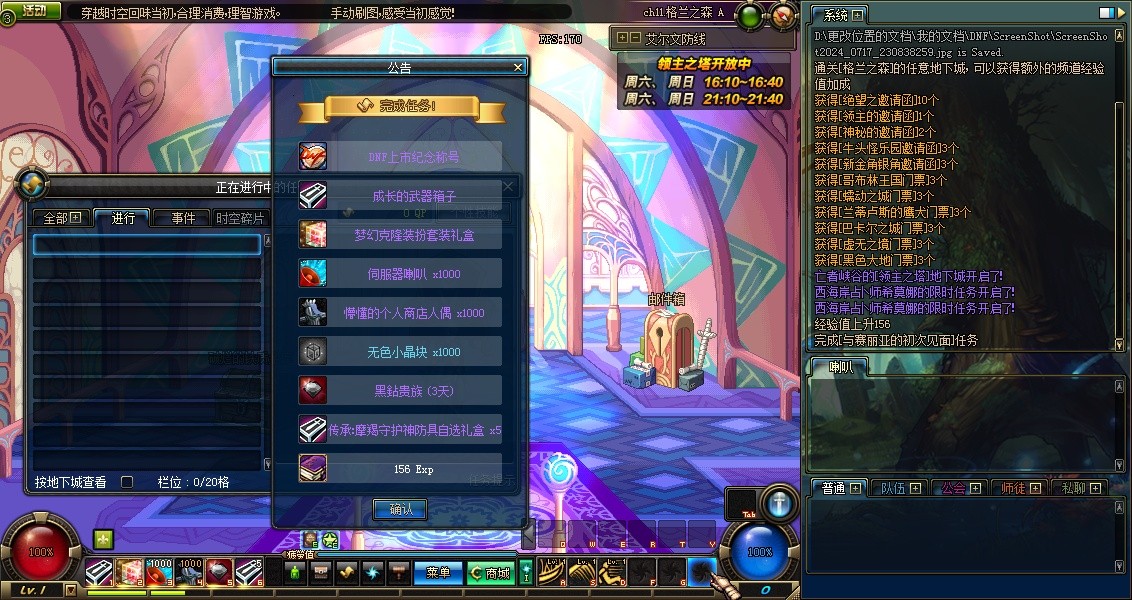Switch to the 全部 quest tab
1132x600 pixels.
click(x=62, y=218)
